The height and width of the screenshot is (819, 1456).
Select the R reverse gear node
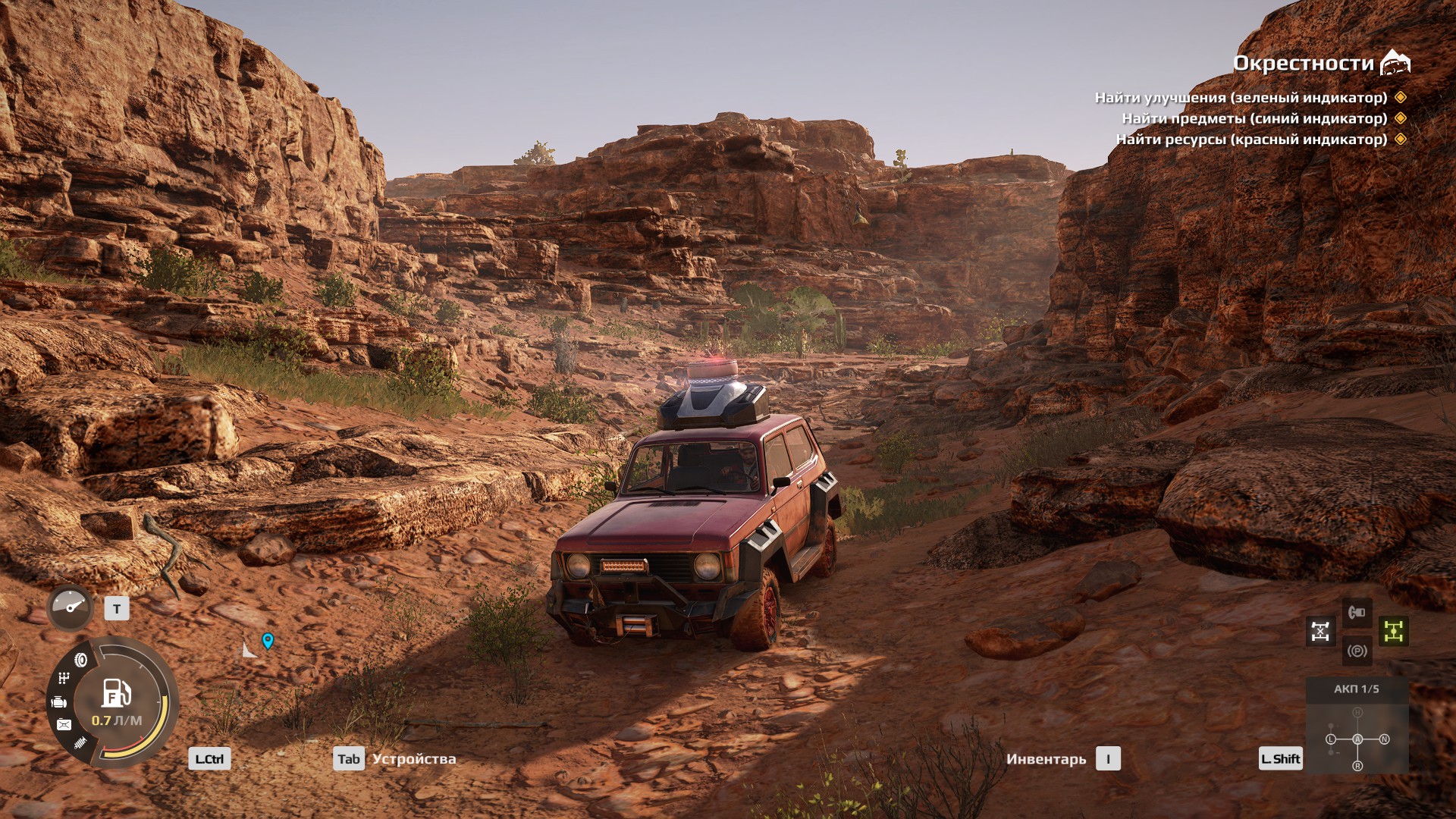[x=1357, y=766]
